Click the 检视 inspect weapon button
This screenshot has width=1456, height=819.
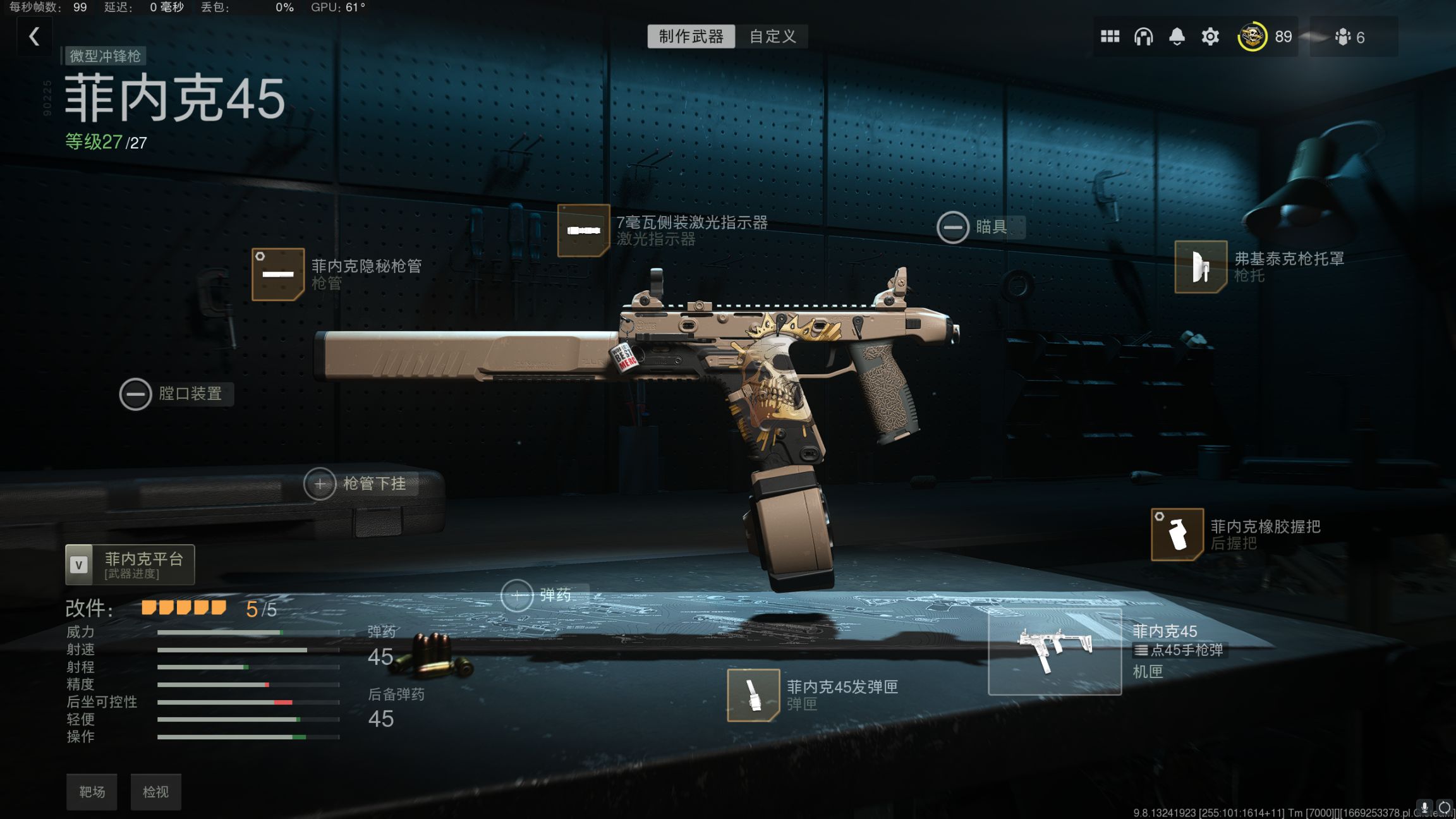pyautogui.click(x=155, y=791)
